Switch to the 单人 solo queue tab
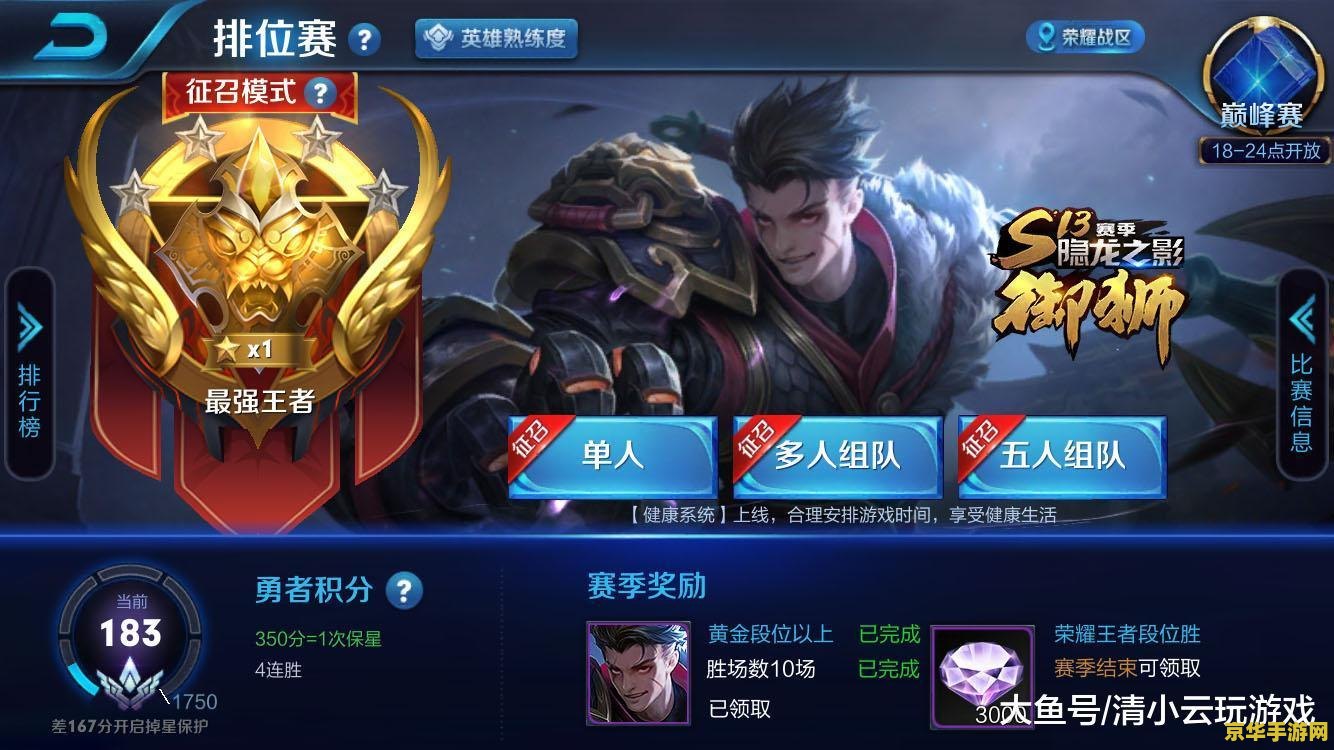 coord(613,455)
